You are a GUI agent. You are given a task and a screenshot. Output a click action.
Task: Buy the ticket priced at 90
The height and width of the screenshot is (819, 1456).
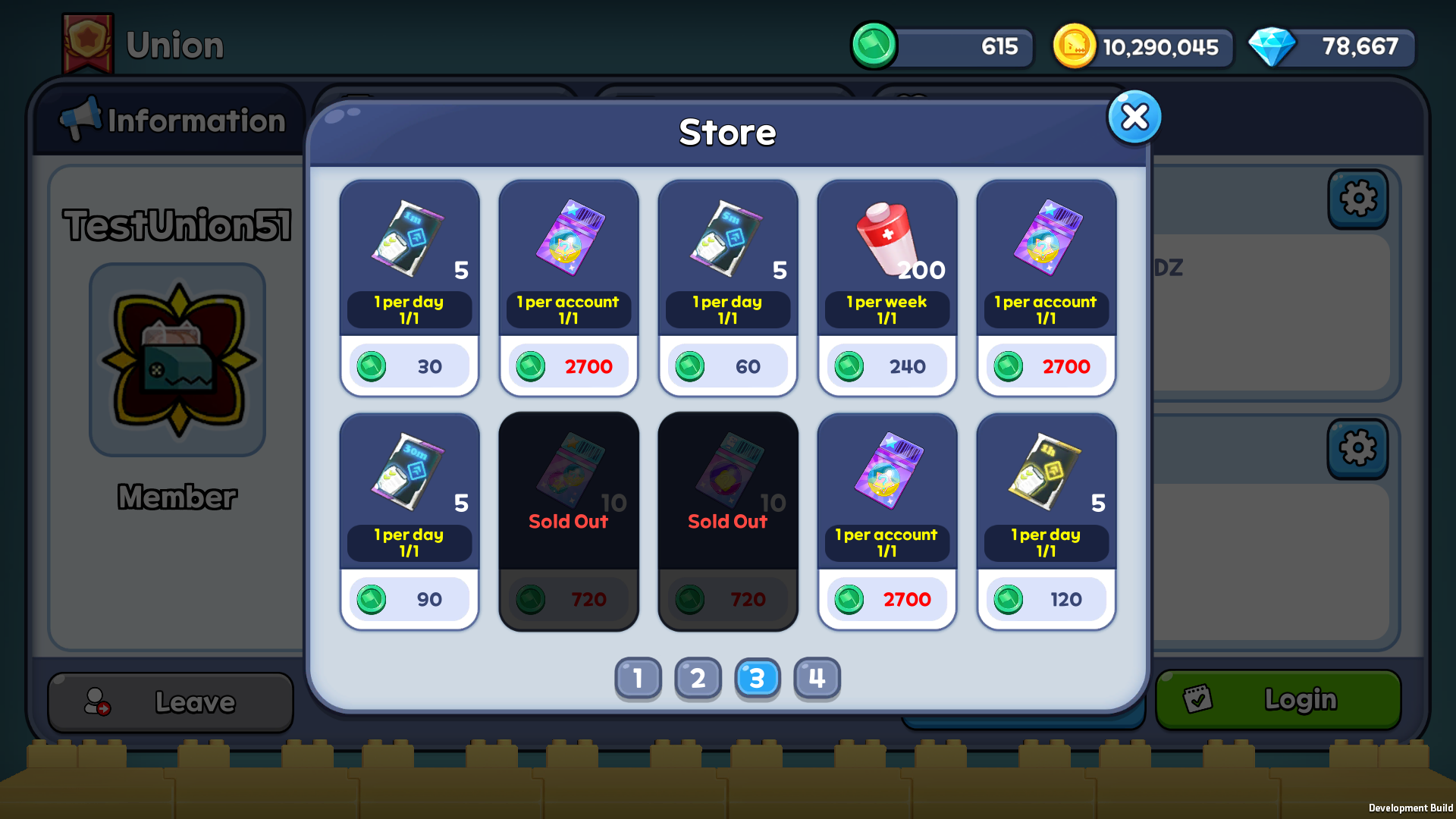[x=409, y=599]
